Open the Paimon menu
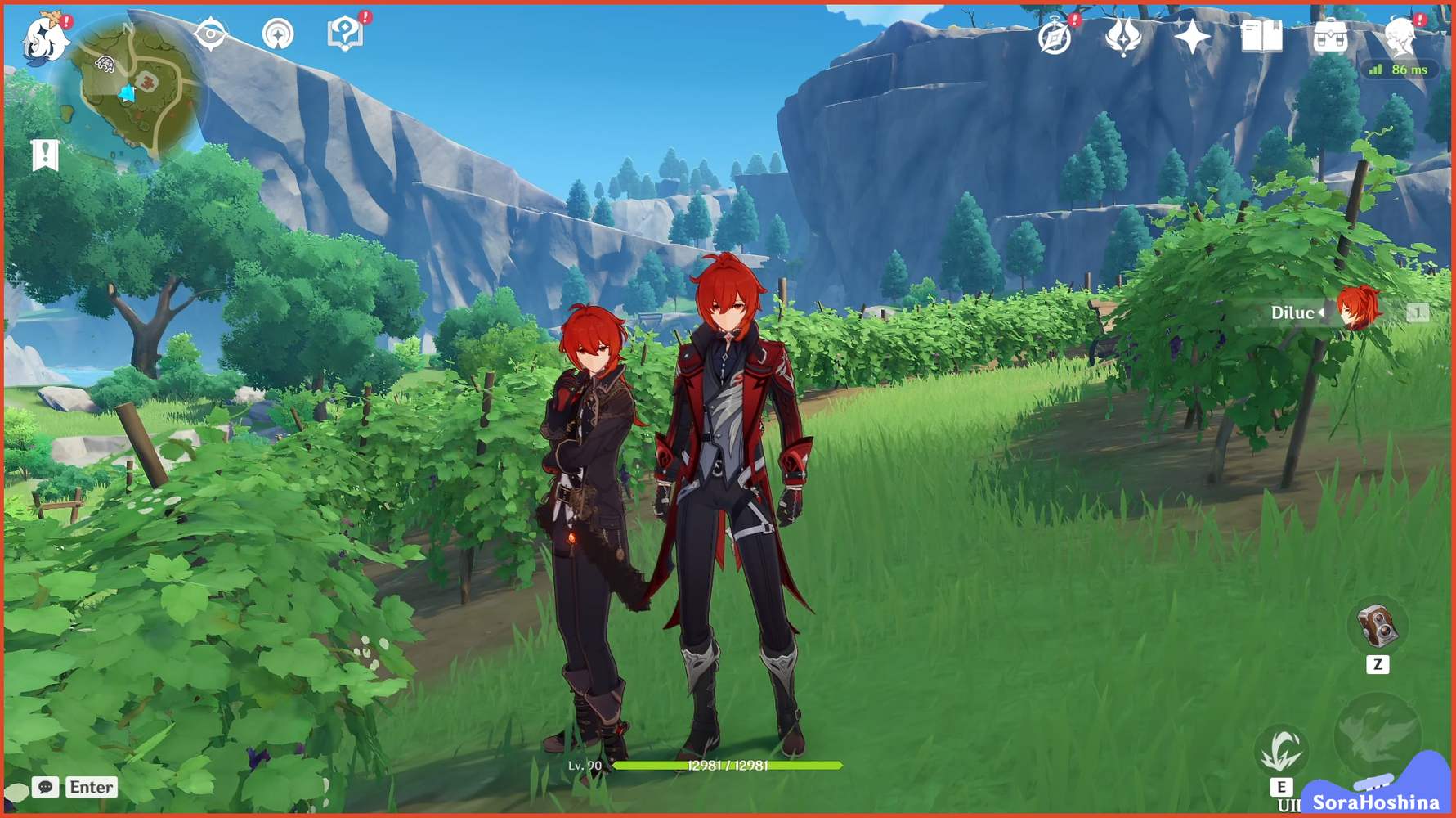Image resolution: width=1456 pixels, height=818 pixels. point(45,37)
